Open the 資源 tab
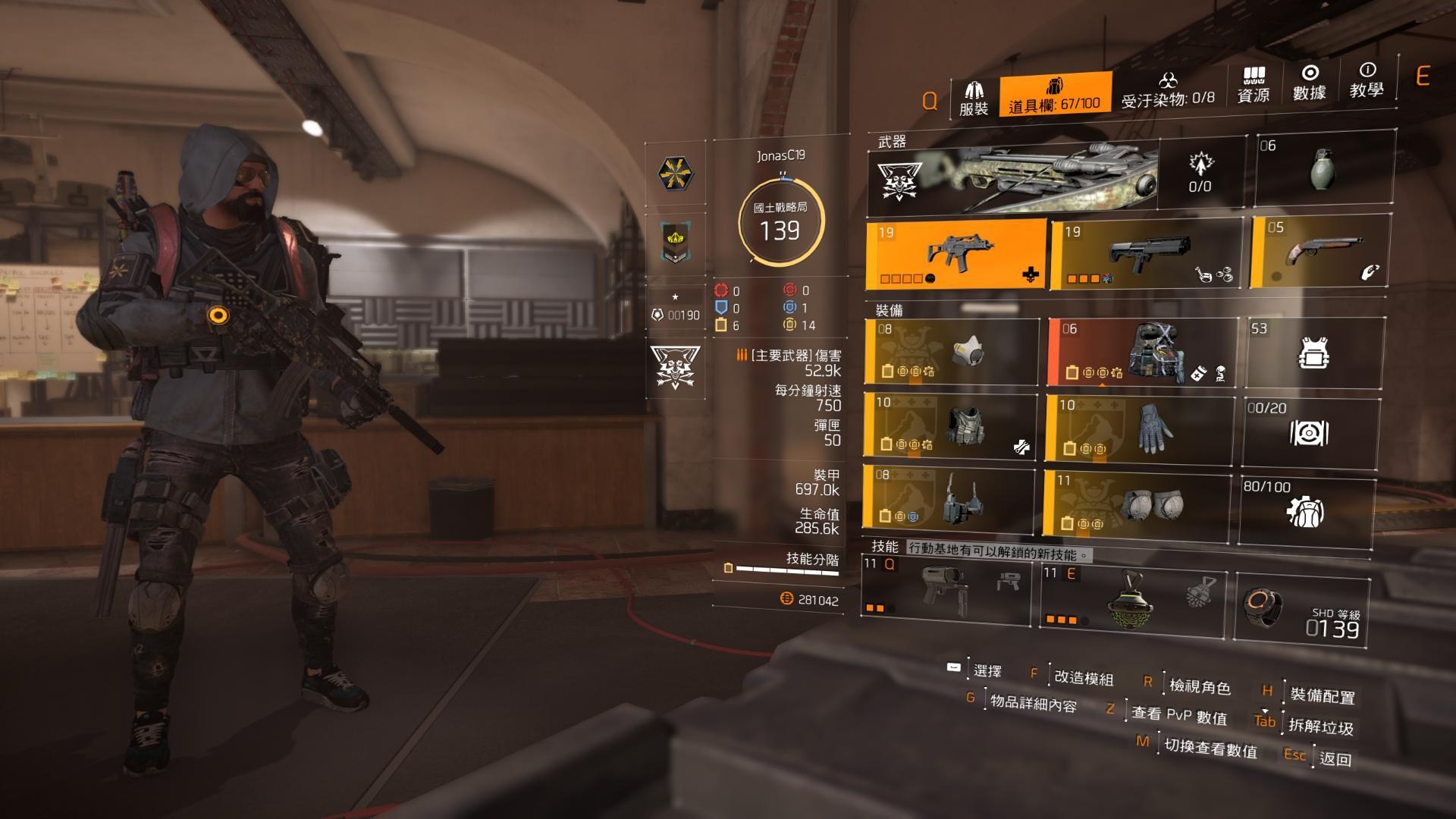 pos(1253,86)
